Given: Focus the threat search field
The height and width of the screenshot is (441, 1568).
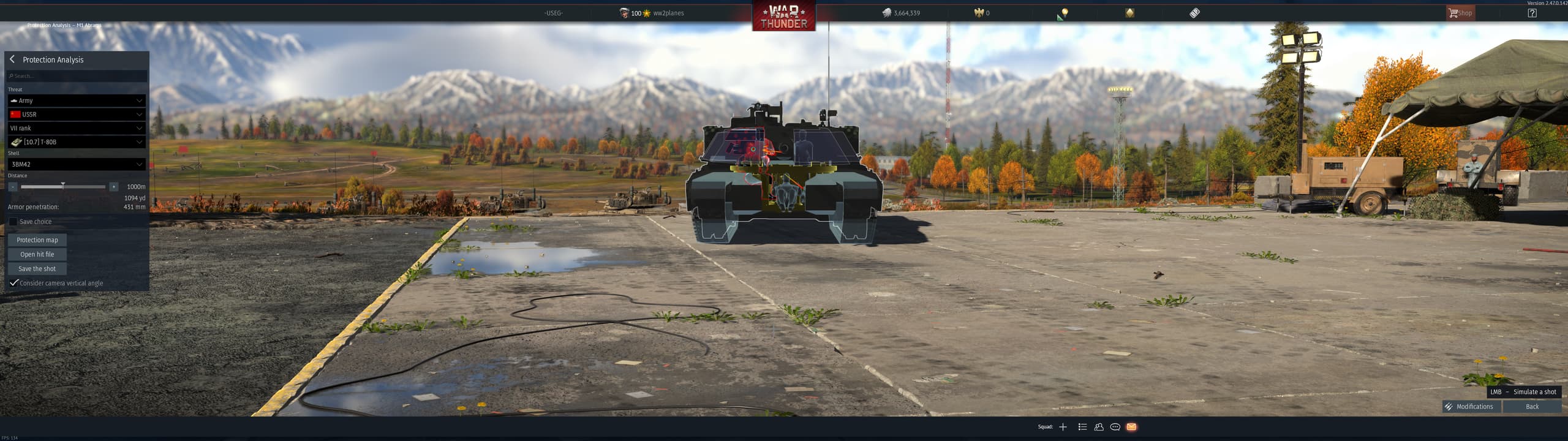Looking at the screenshot, I should [77, 76].
